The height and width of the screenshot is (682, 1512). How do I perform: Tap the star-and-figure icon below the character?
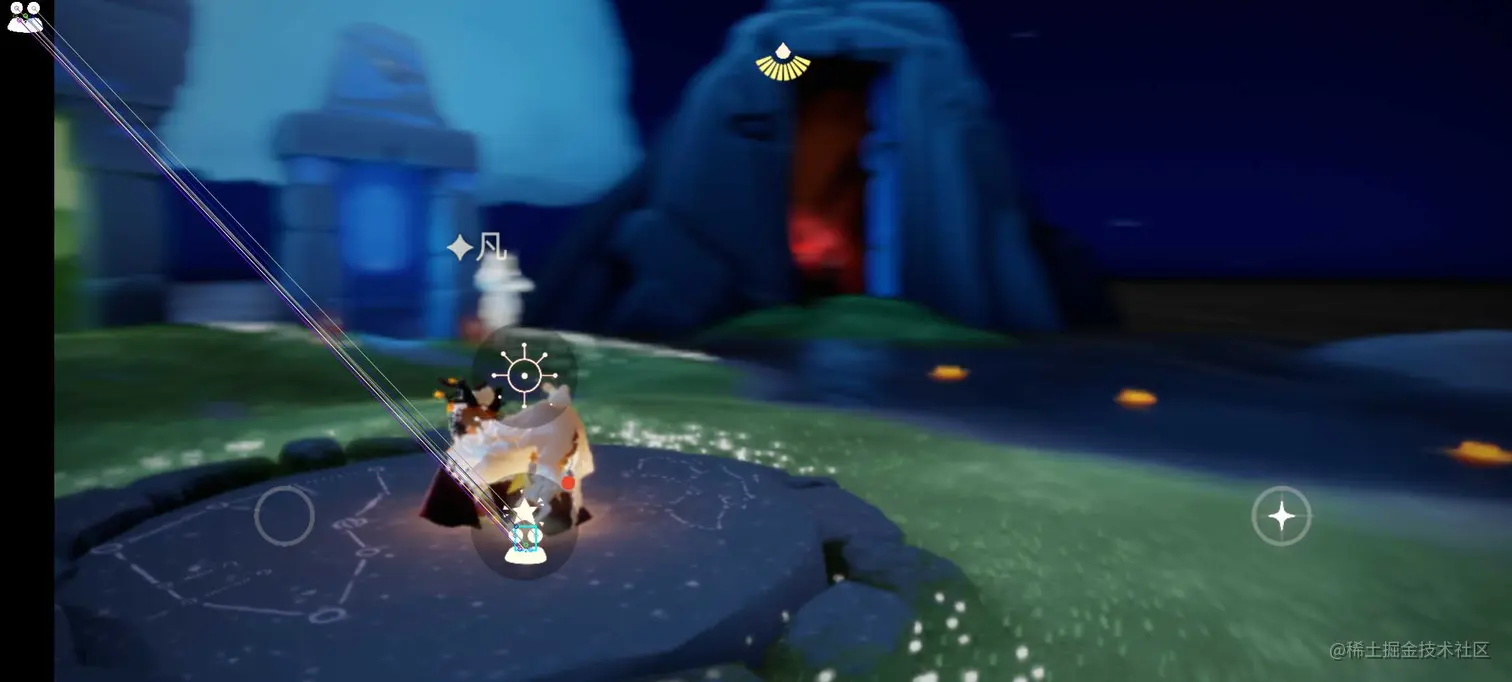click(524, 531)
